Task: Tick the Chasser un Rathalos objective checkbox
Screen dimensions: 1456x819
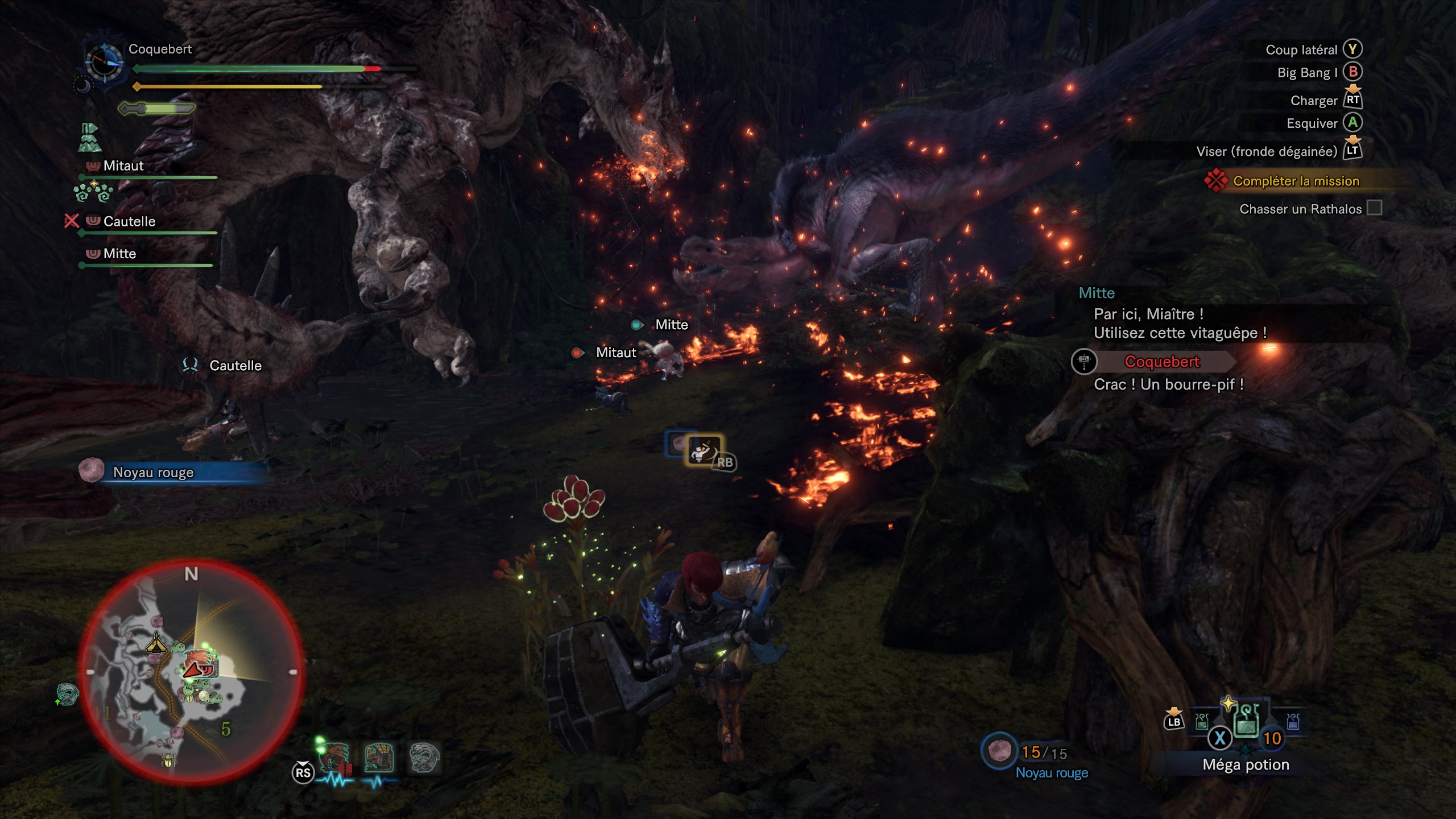Action: 1374,208
